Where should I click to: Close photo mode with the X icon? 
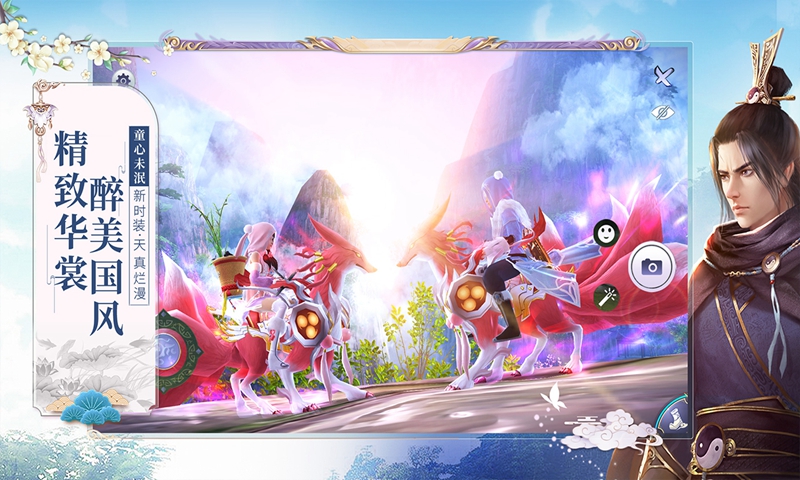pos(662,73)
